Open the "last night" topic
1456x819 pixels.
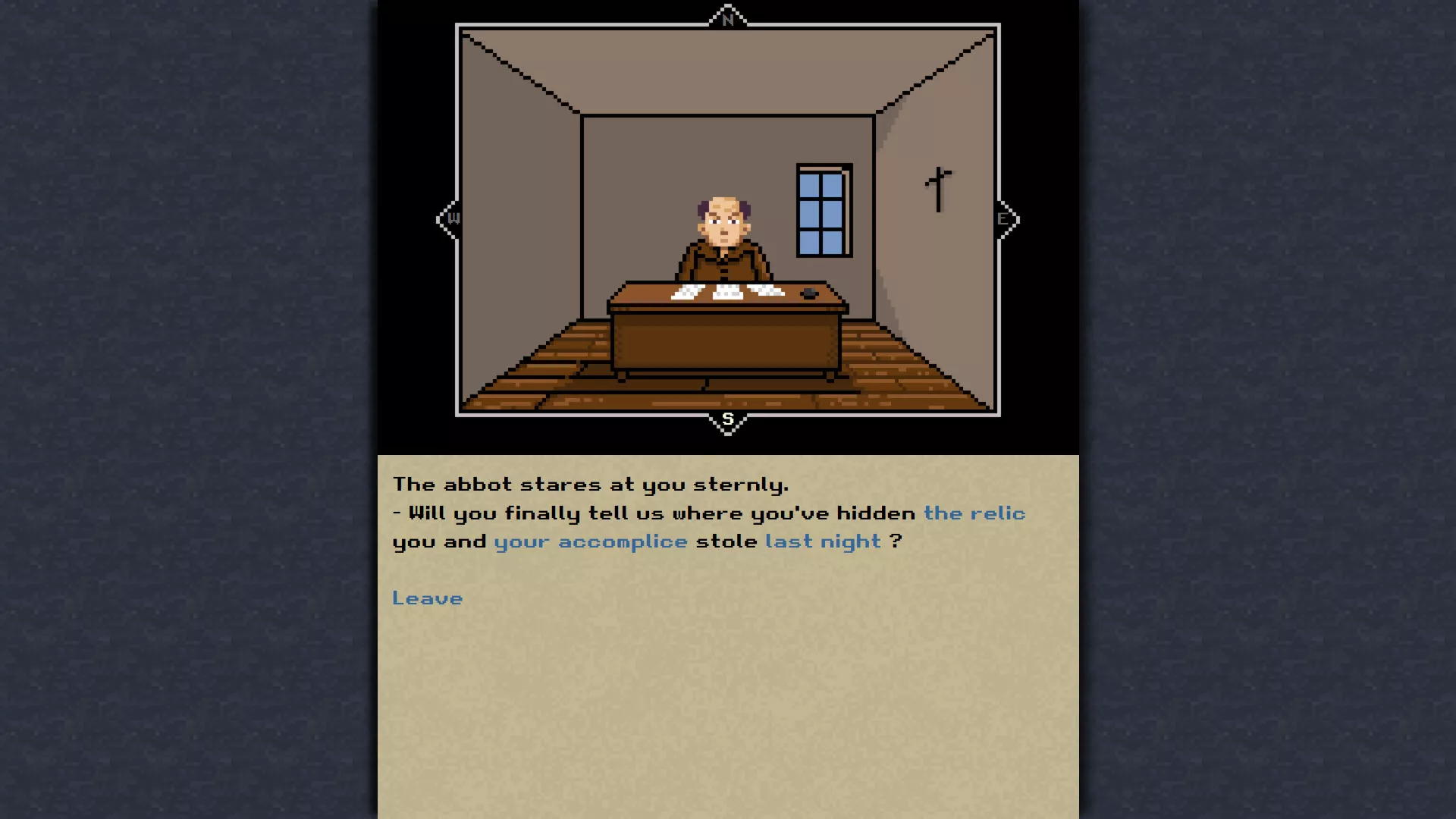(824, 541)
